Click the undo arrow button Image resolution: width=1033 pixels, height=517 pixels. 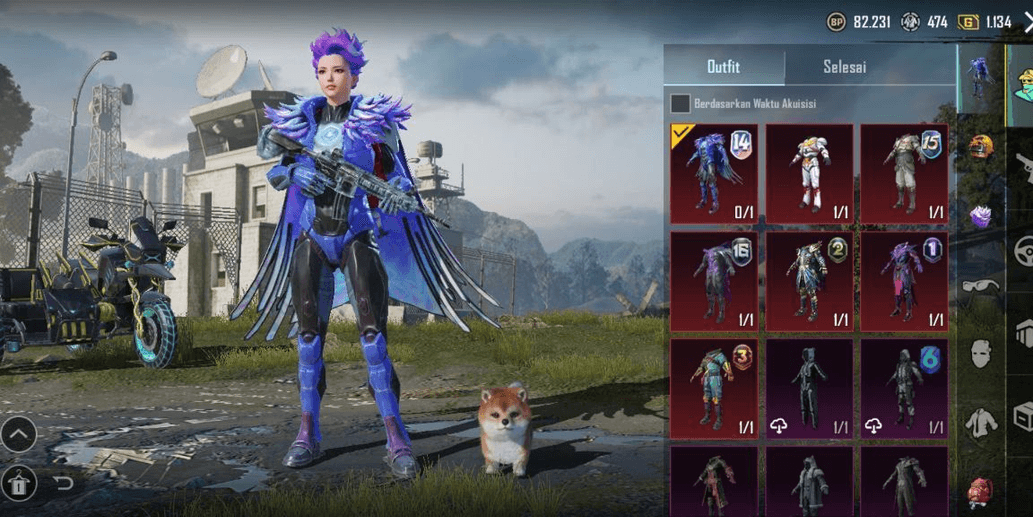pyautogui.click(x=63, y=484)
